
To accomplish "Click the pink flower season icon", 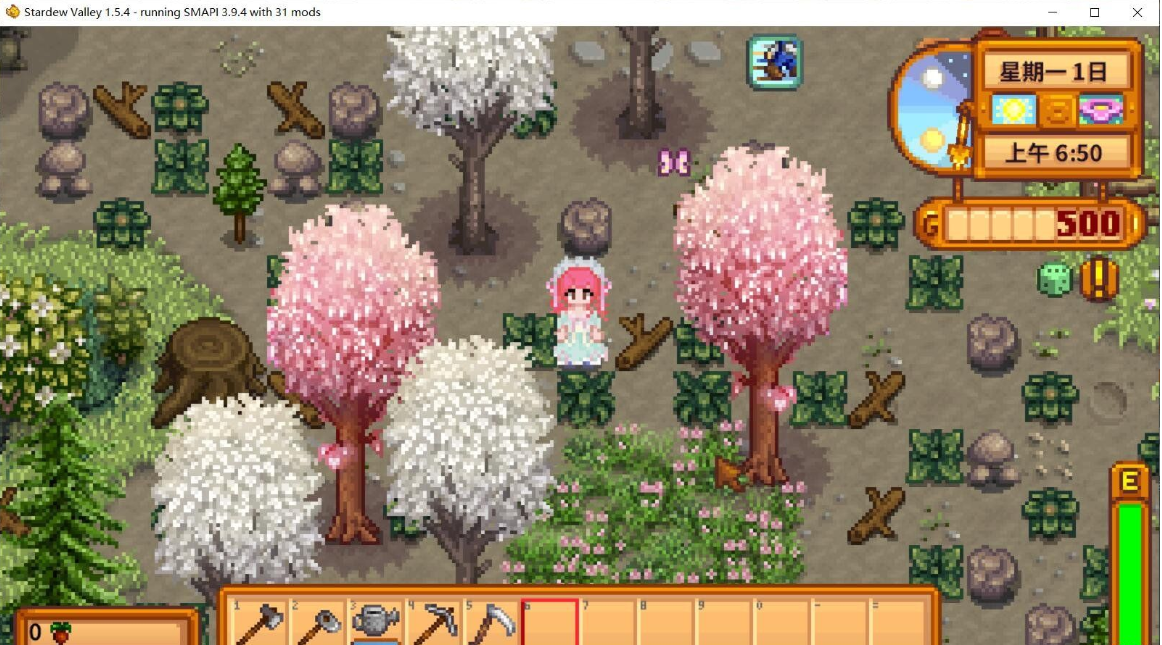I will point(1102,110).
